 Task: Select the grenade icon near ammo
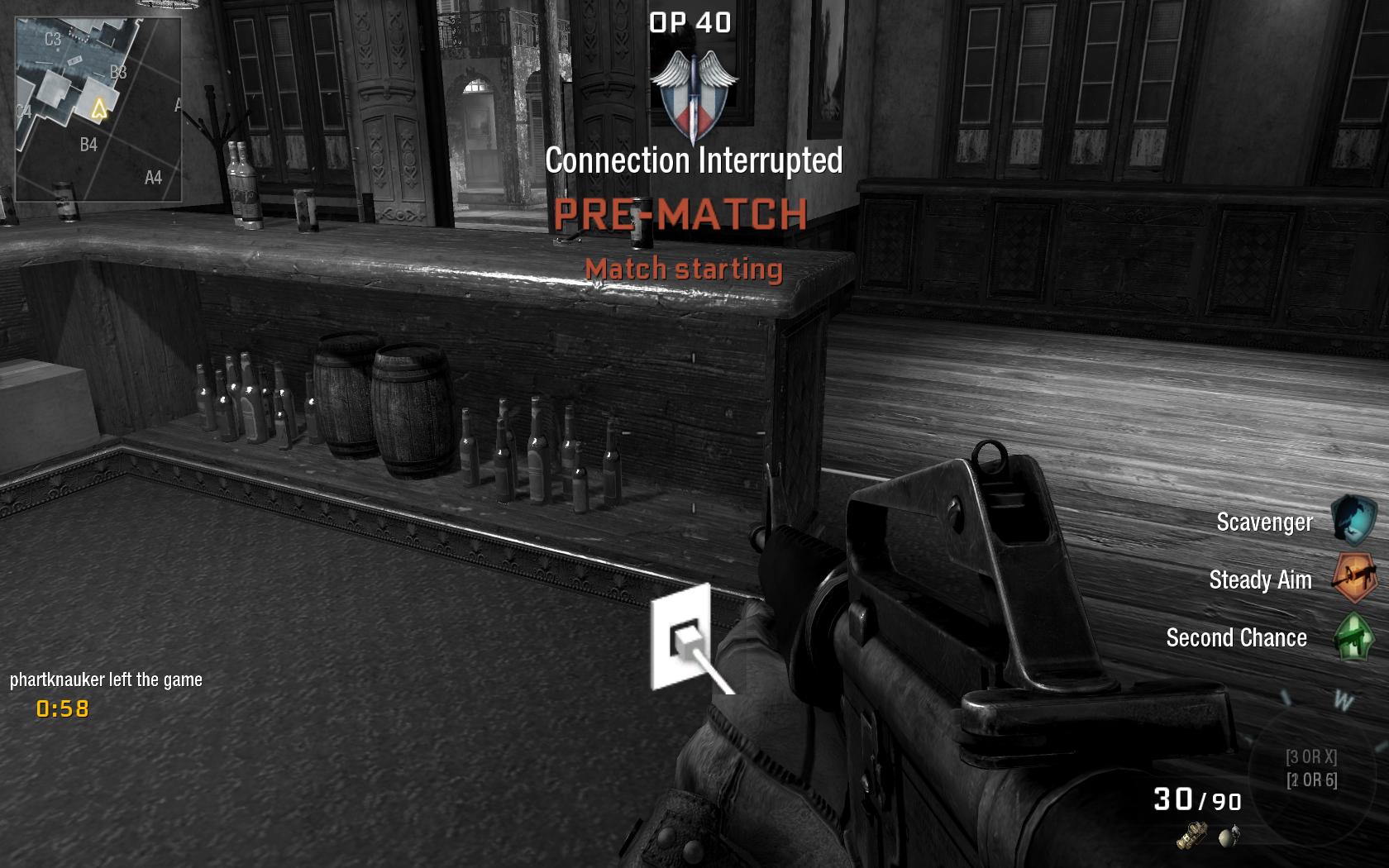tap(1229, 837)
